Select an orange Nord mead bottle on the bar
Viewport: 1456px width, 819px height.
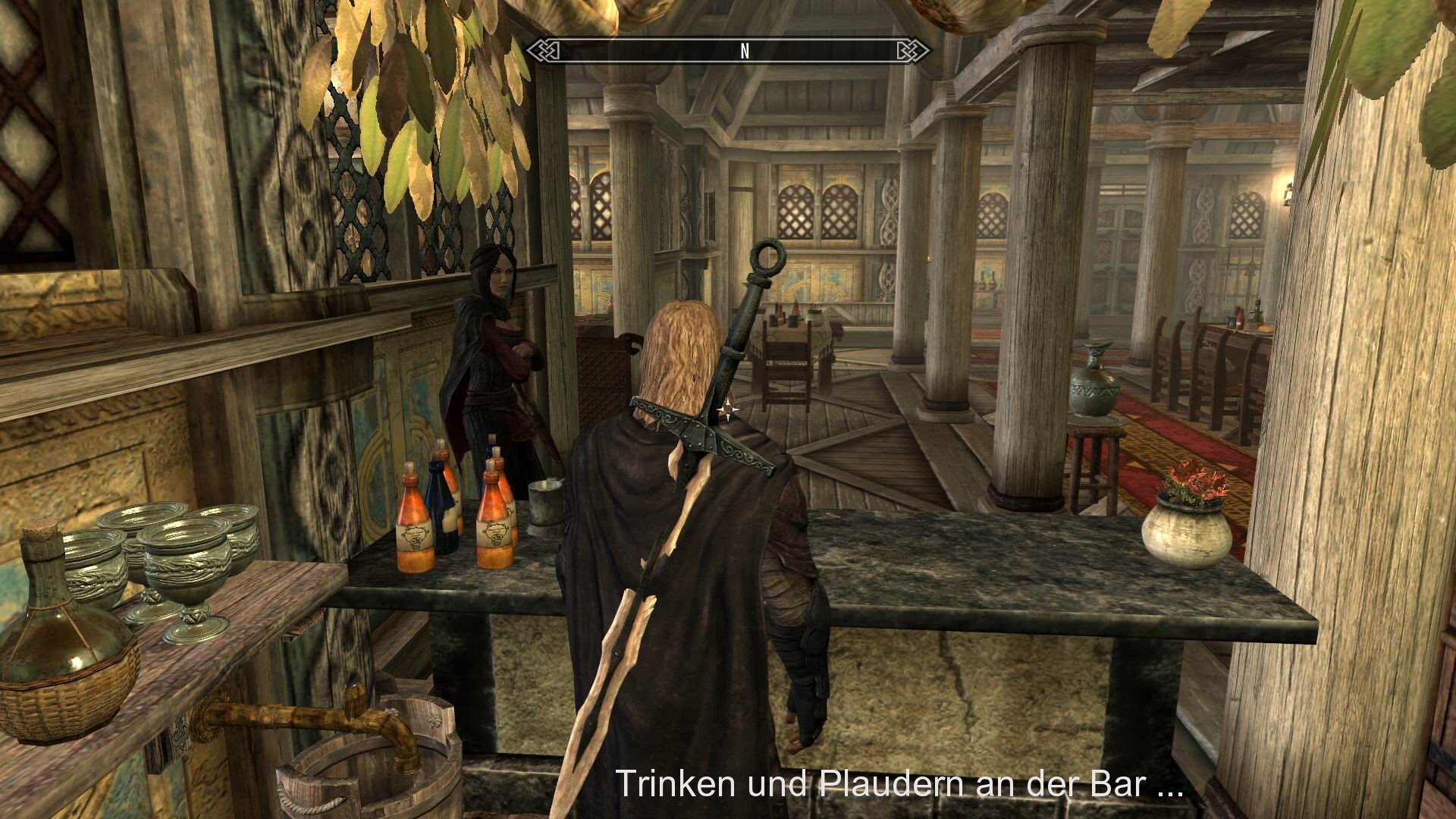[x=414, y=523]
